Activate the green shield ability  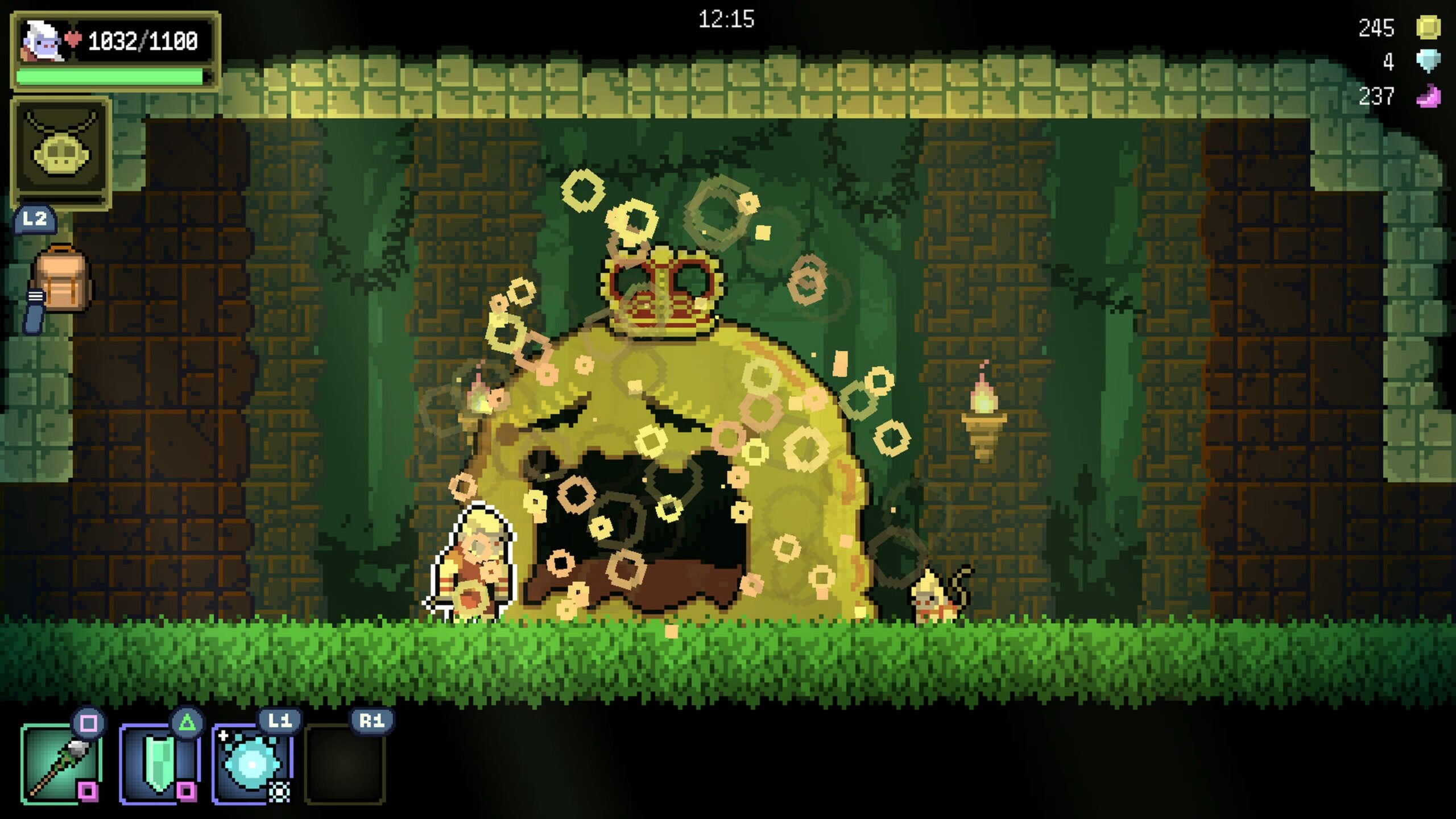pos(159,763)
